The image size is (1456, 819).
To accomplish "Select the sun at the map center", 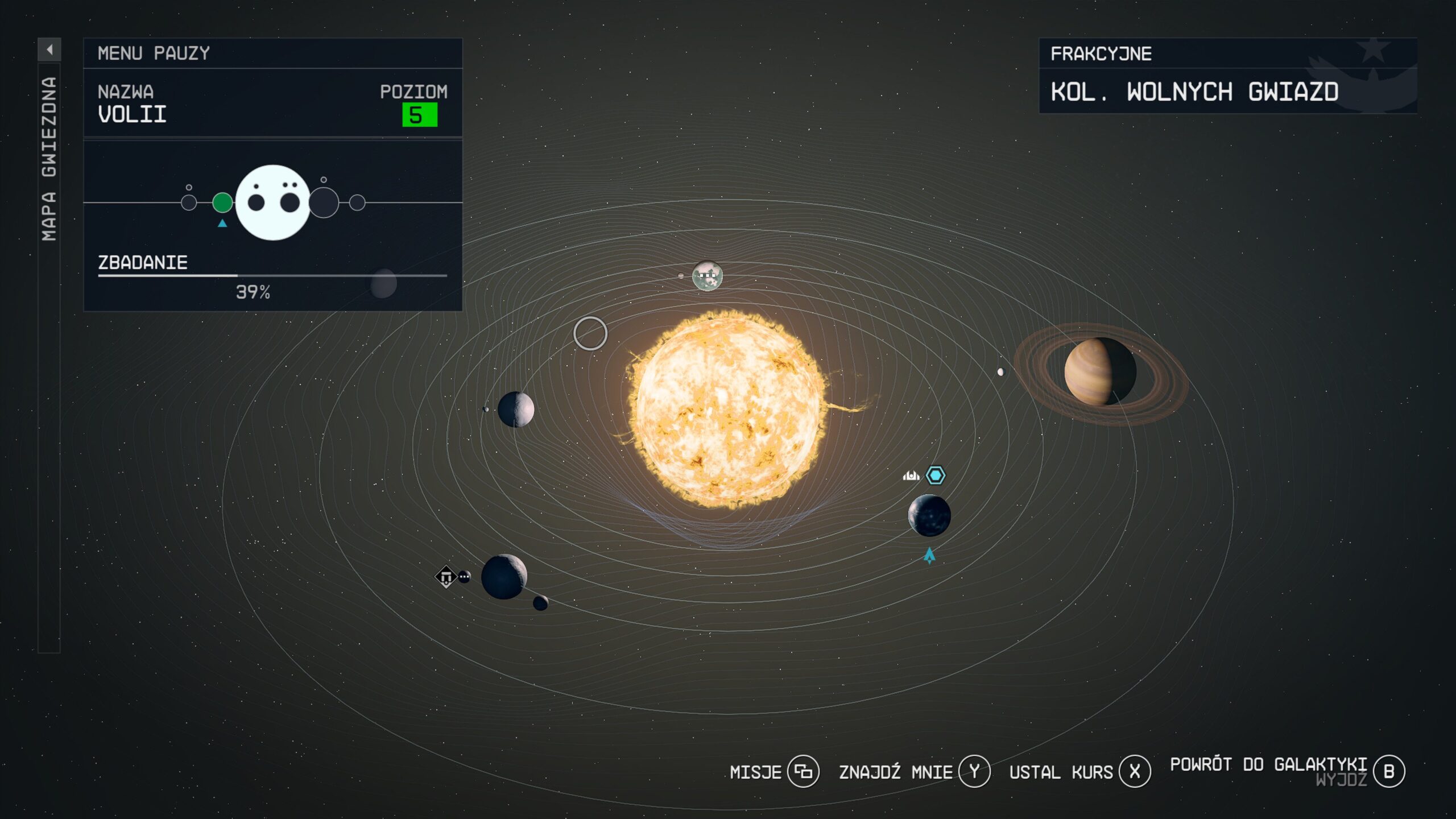I will (727, 409).
